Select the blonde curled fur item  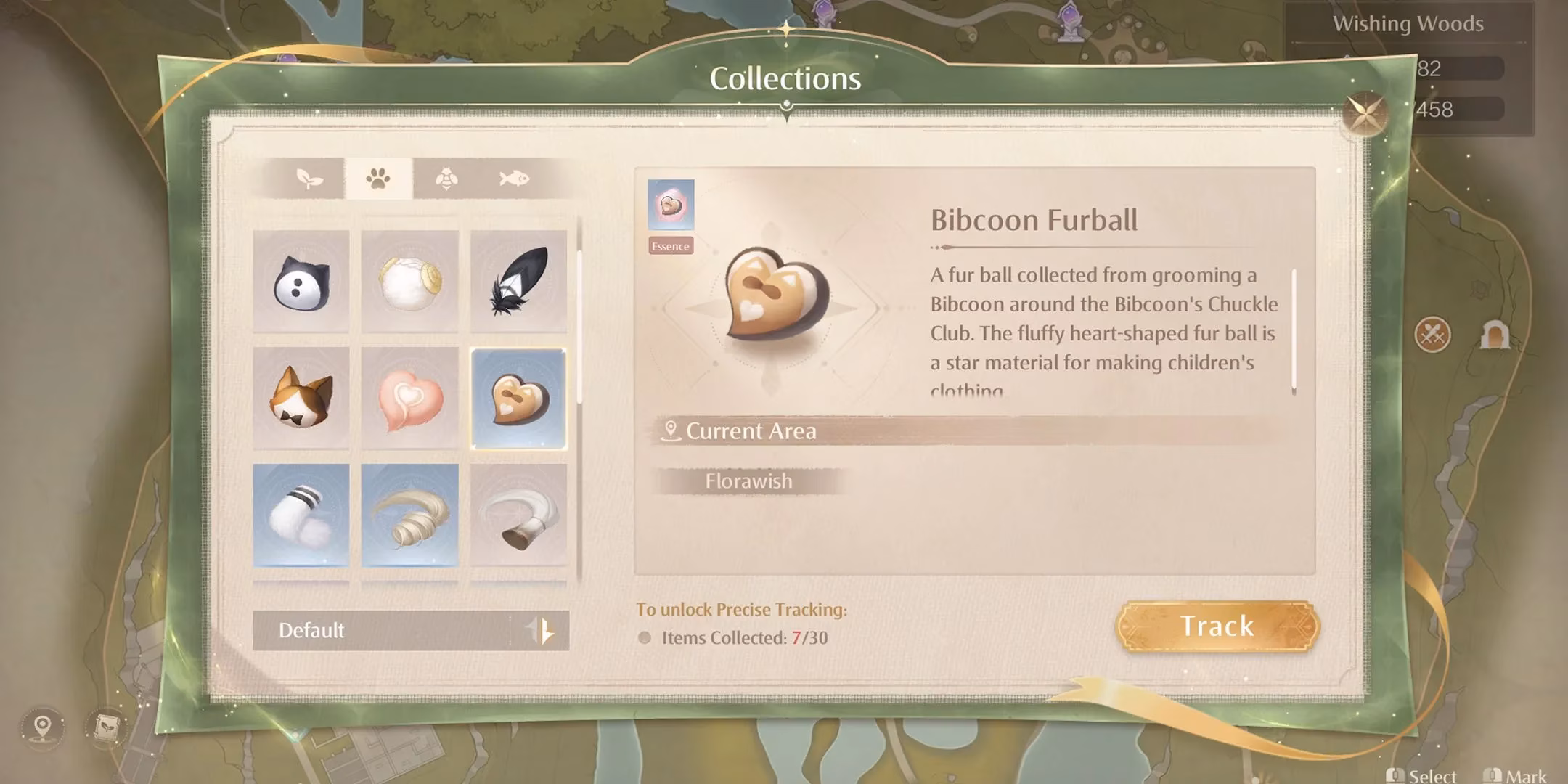click(409, 515)
